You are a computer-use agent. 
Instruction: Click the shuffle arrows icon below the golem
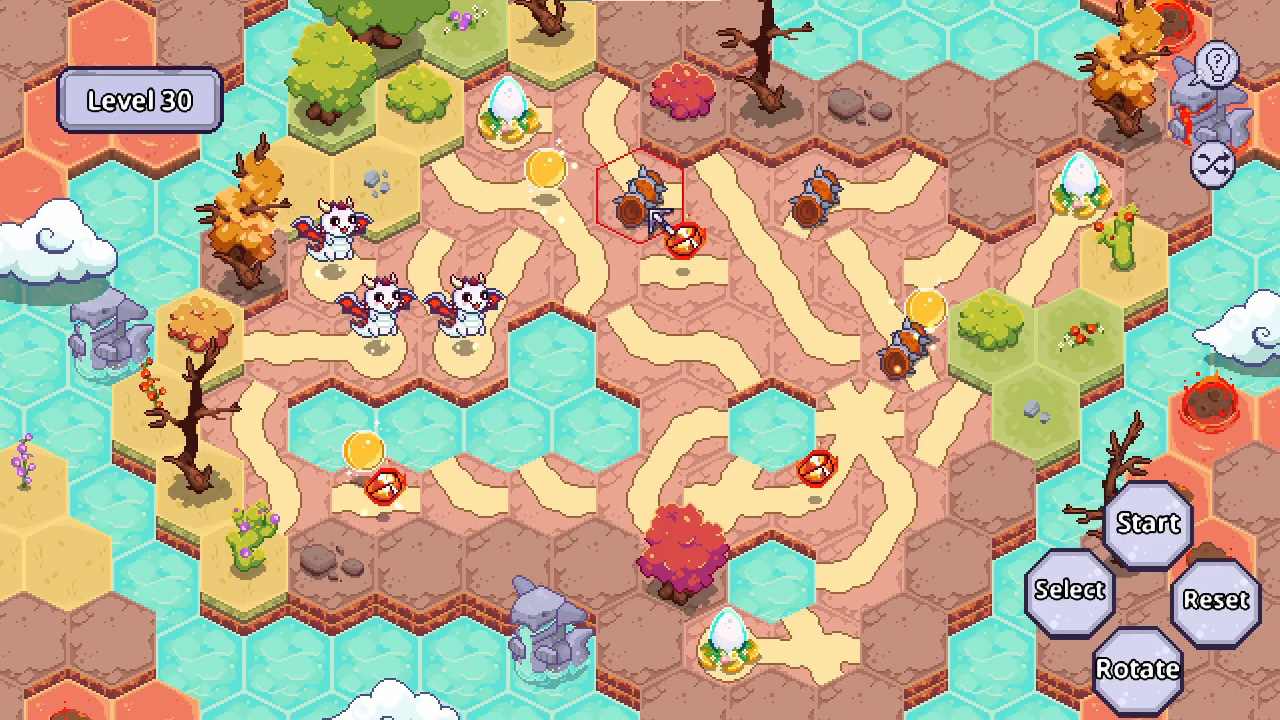[x=1214, y=166]
